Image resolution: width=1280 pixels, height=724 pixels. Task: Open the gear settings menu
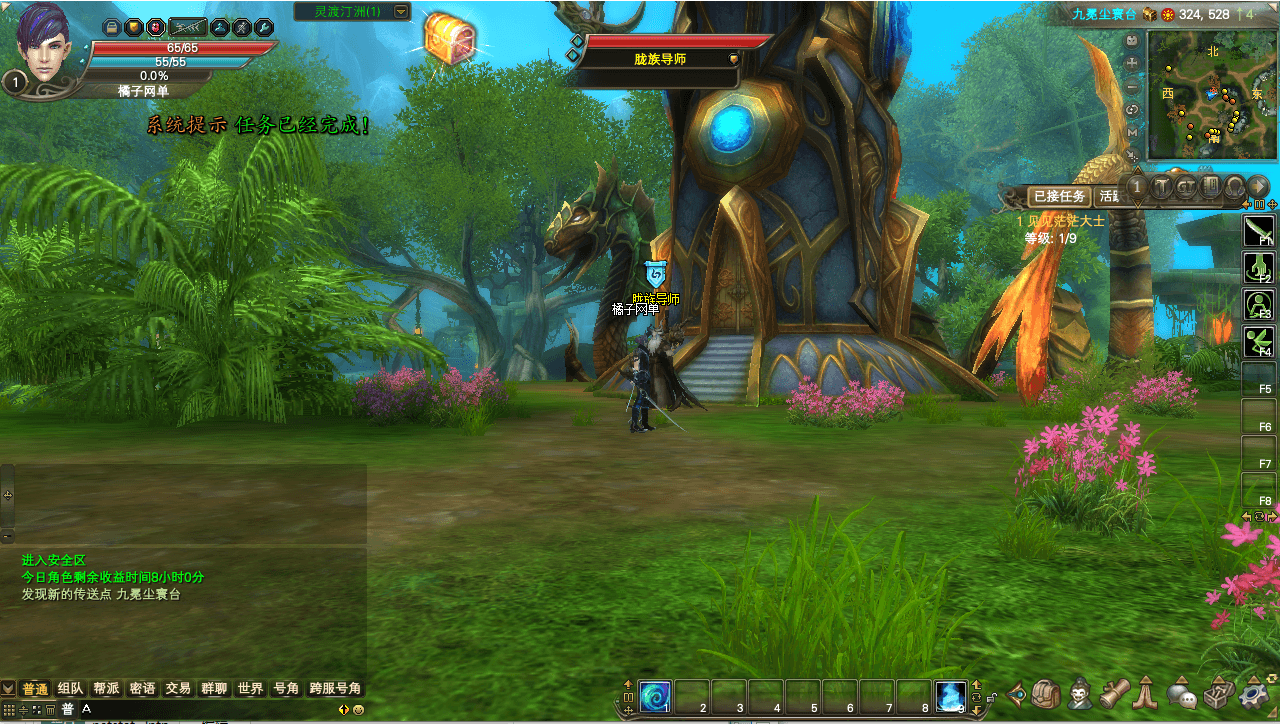point(1254,694)
